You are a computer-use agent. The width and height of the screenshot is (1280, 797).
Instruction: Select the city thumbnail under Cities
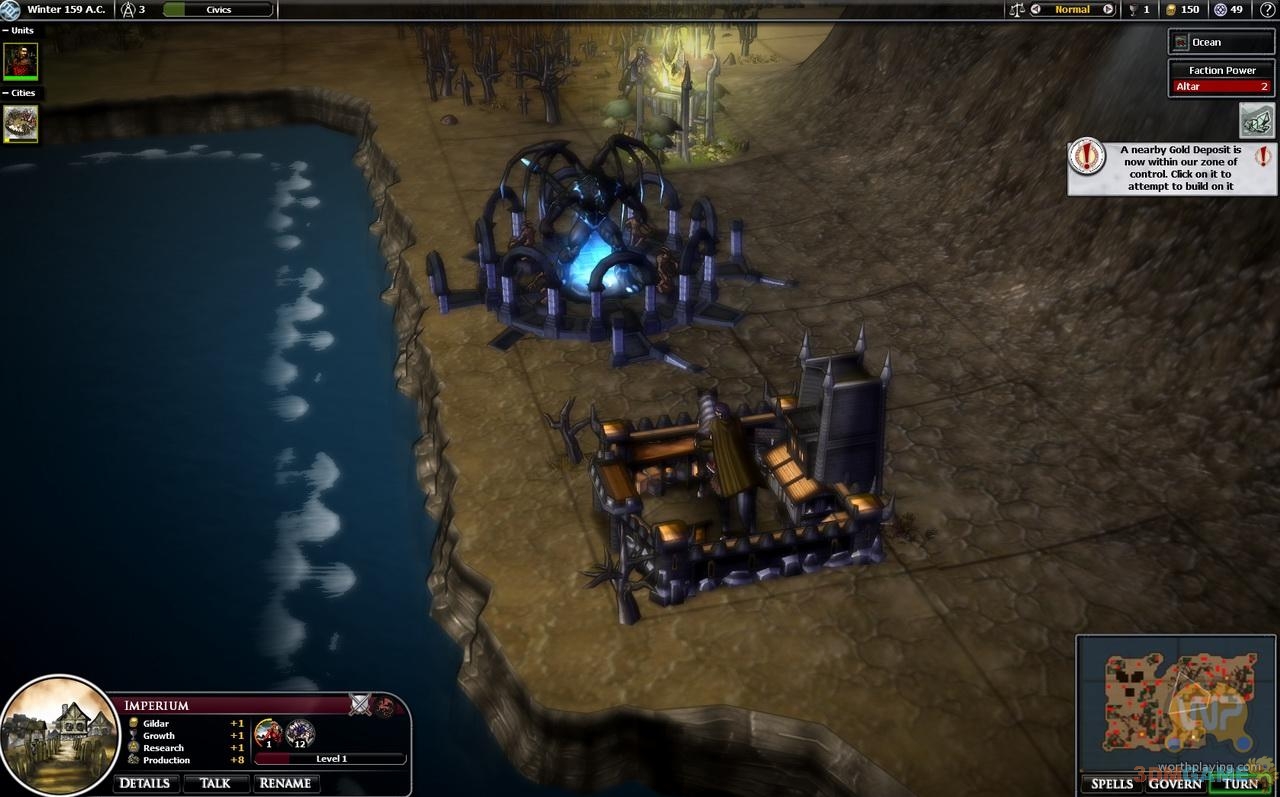[21, 124]
